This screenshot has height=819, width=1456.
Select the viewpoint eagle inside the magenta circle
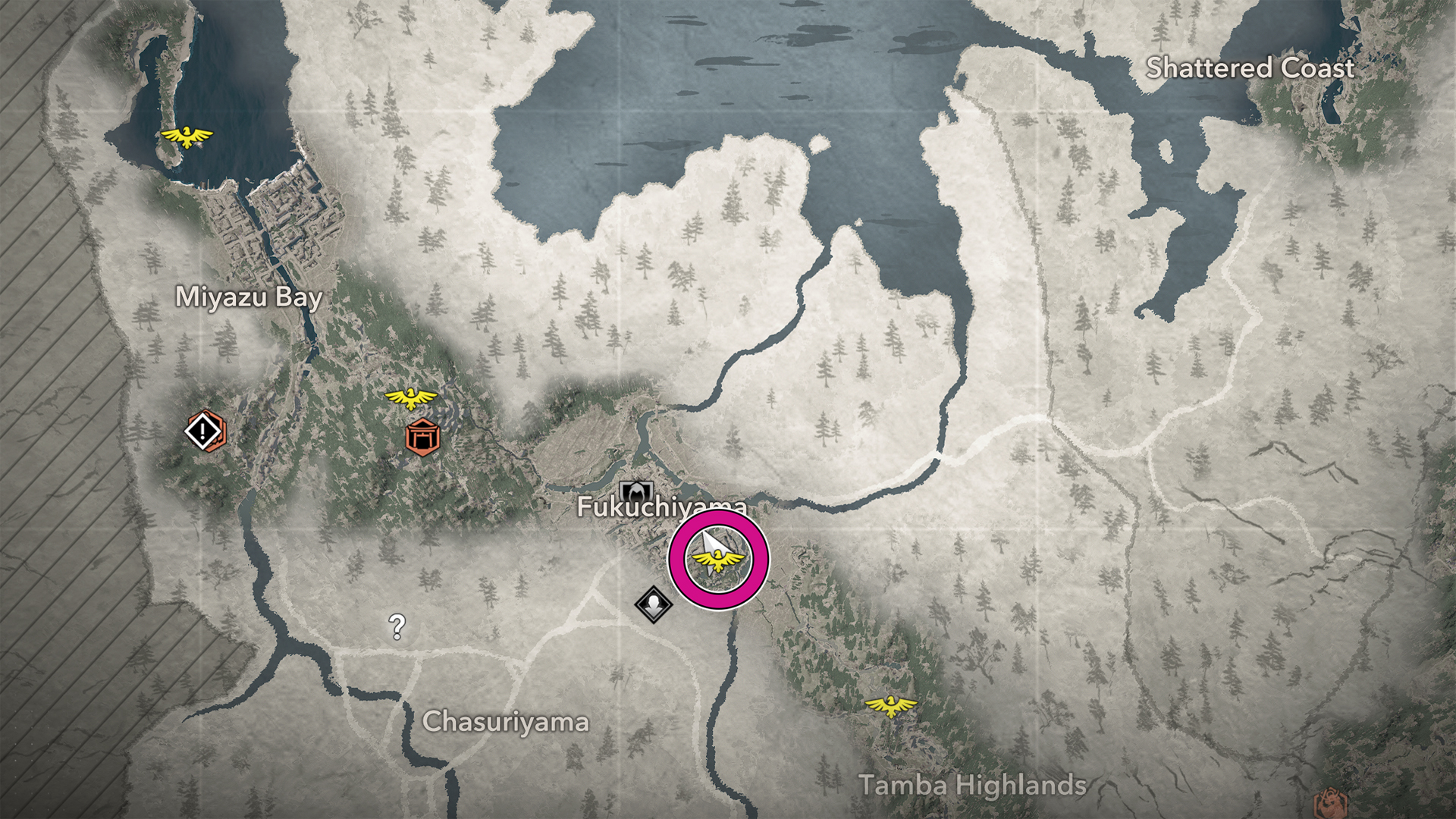717,562
